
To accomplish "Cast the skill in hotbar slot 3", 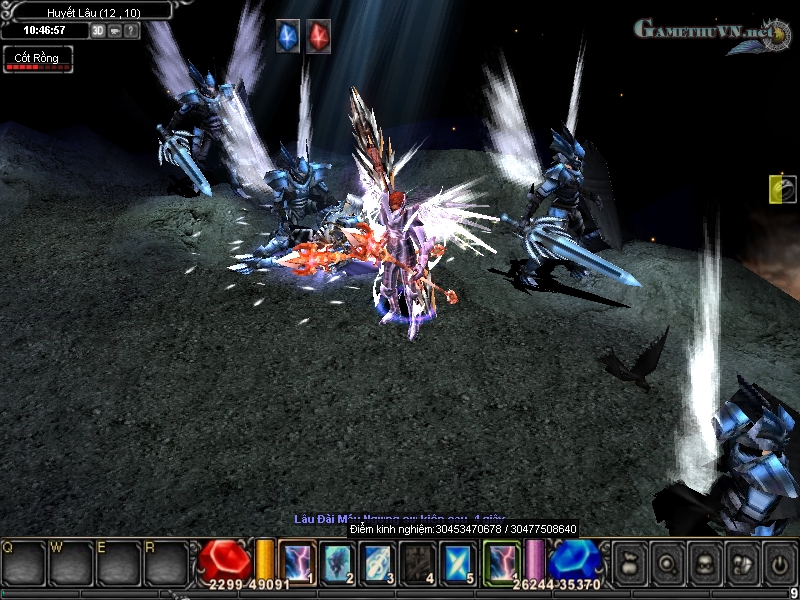I will pos(377,561).
